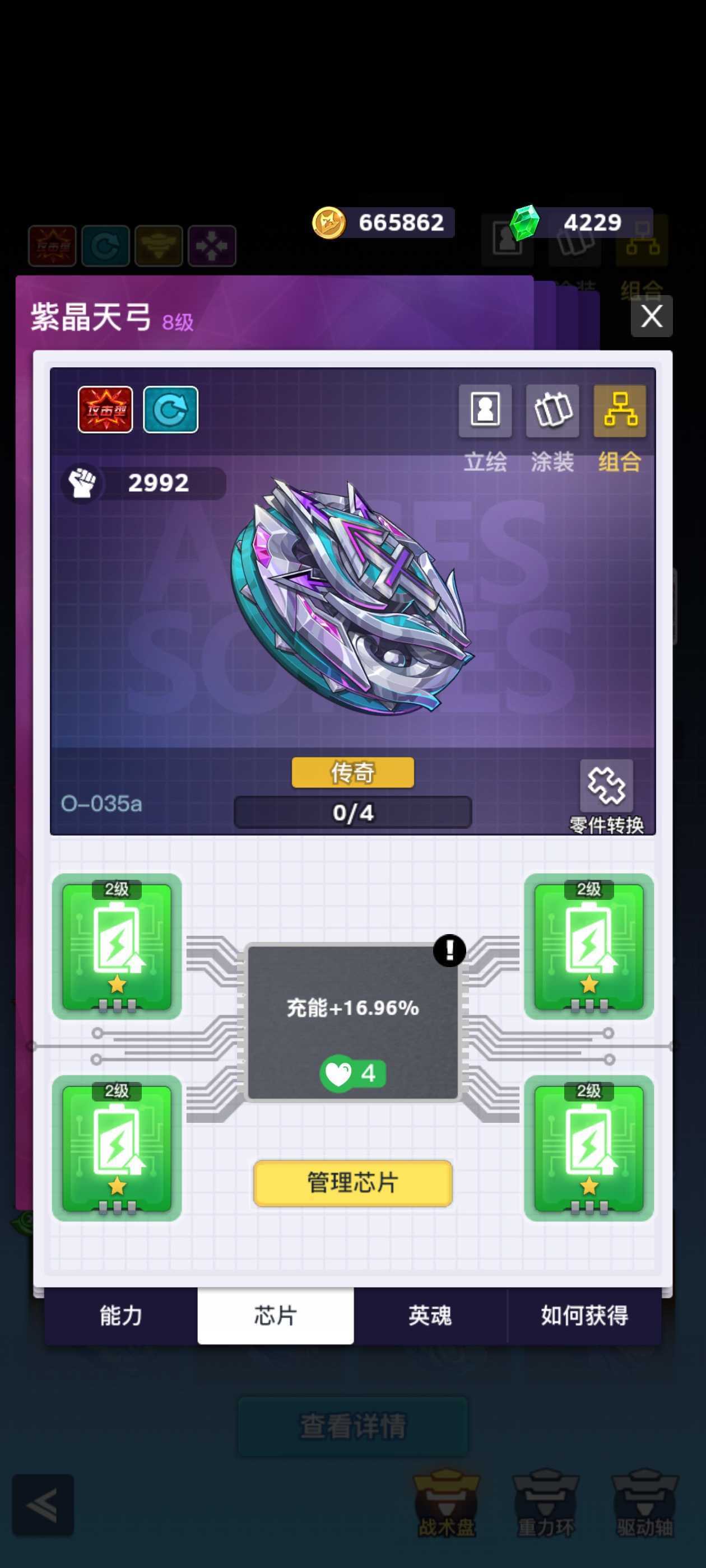Tap the exclamation mark info icon

click(449, 950)
